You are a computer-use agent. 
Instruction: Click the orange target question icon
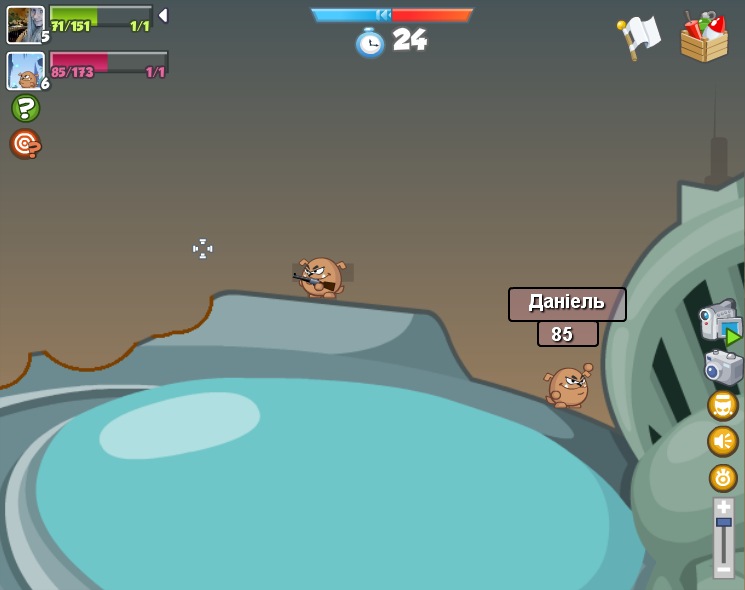[x=25, y=144]
